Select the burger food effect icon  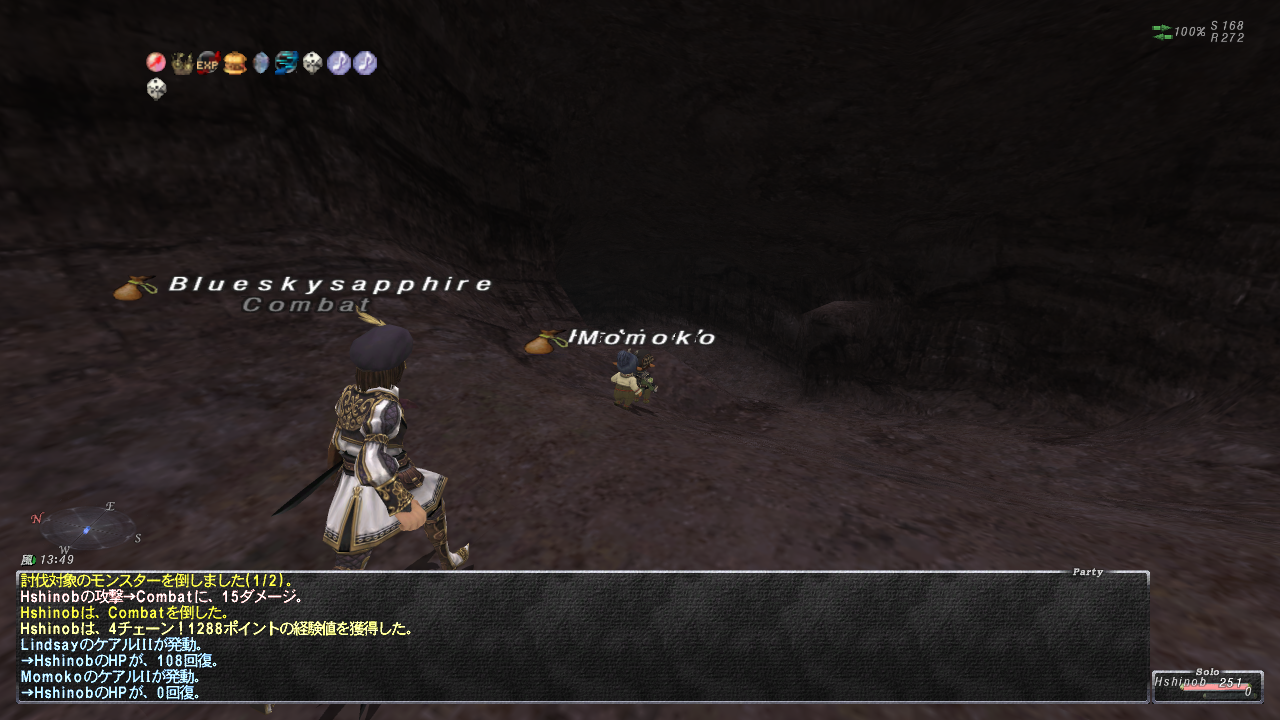[x=234, y=63]
